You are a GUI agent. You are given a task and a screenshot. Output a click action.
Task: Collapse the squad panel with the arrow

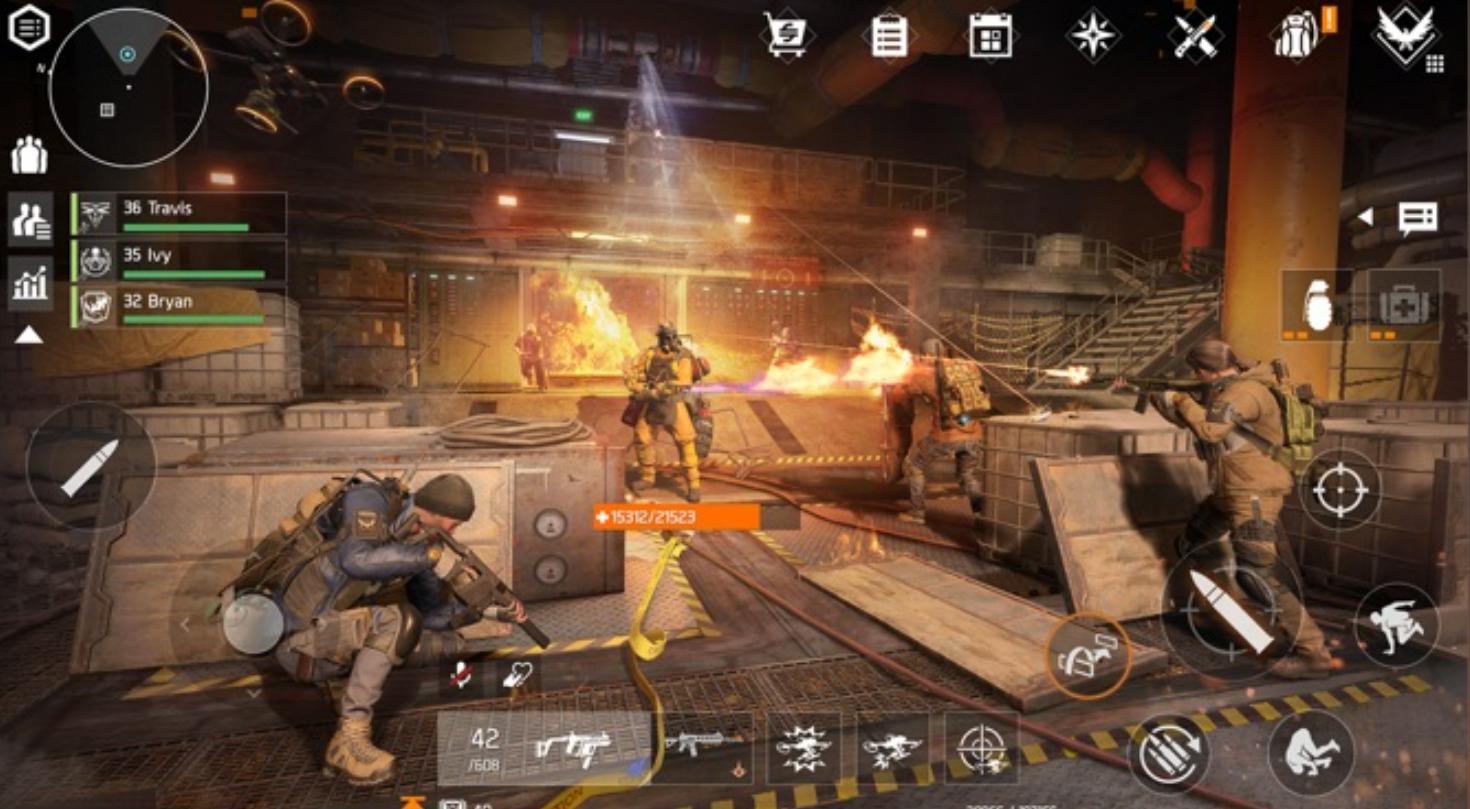29,336
